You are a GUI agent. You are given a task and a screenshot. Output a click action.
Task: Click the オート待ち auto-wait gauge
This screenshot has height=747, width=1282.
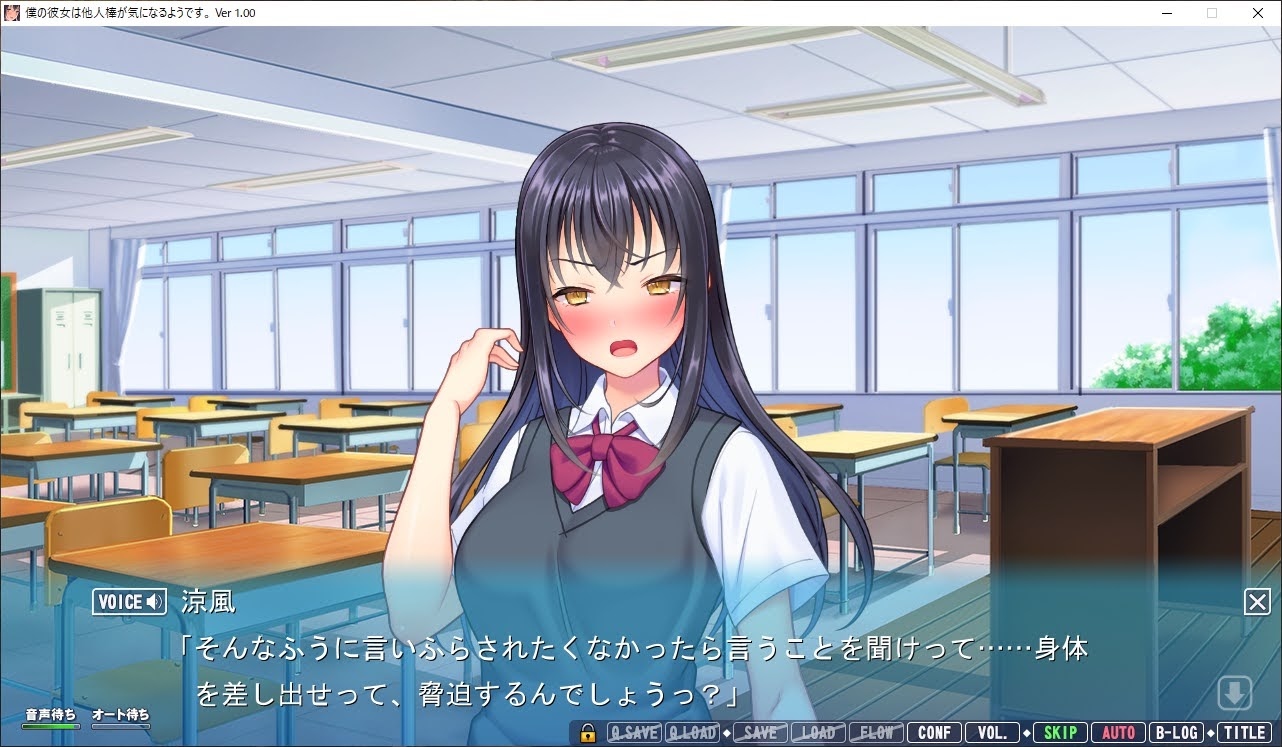[x=120, y=716]
